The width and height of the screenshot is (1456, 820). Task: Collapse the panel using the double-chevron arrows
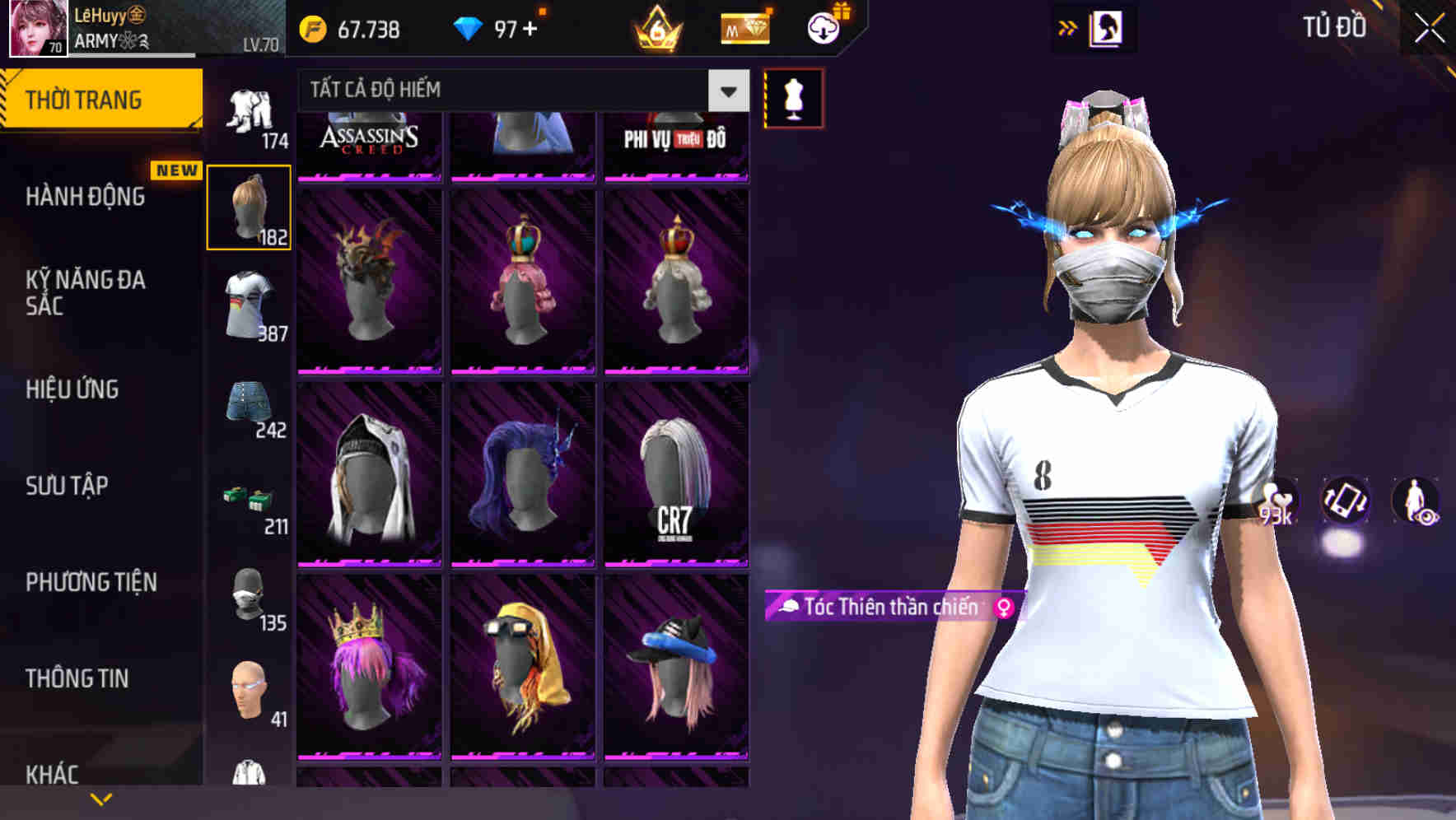tap(1069, 27)
